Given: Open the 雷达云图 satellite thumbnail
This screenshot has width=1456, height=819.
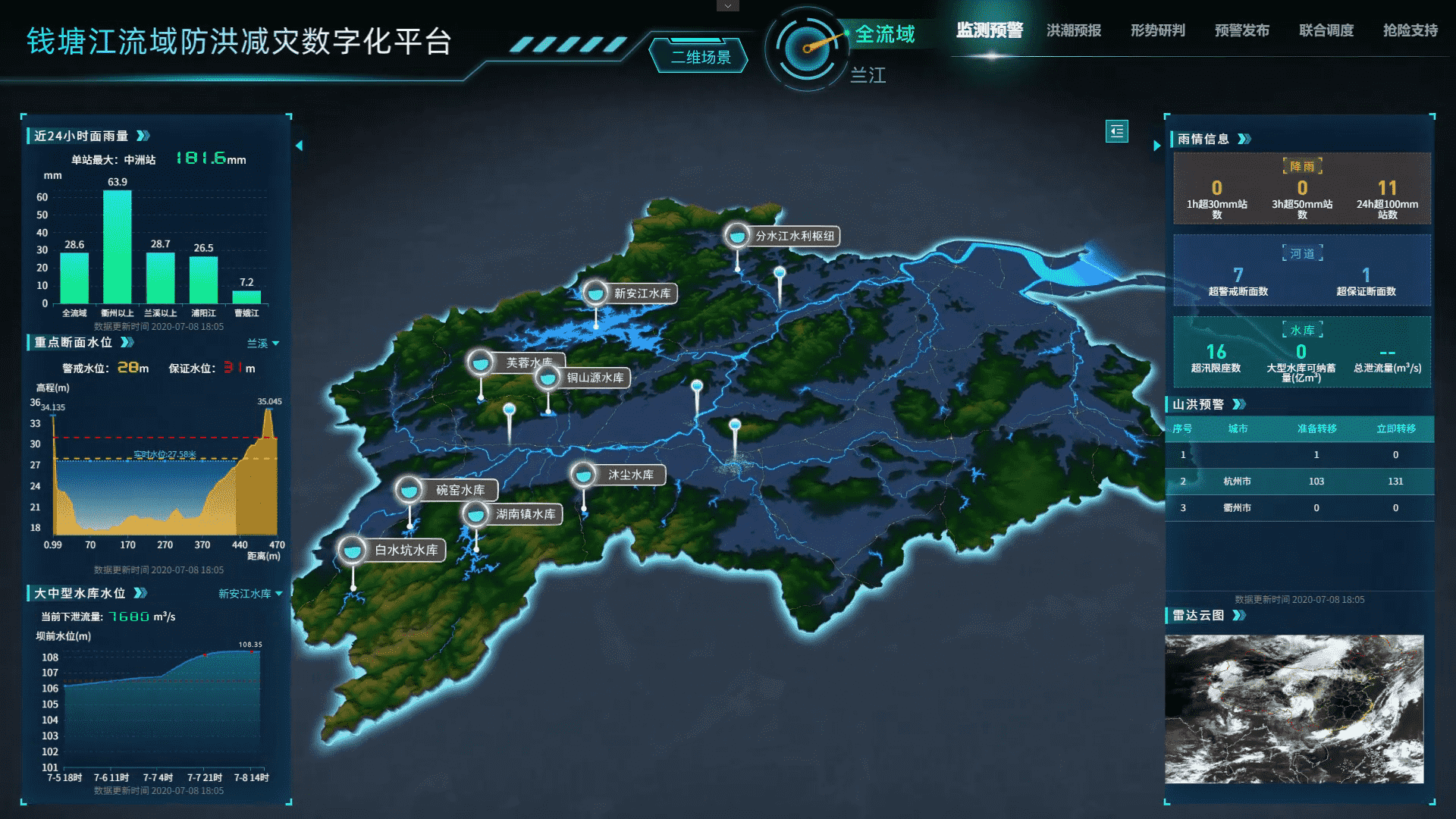Looking at the screenshot, I should coord(1294,709).
